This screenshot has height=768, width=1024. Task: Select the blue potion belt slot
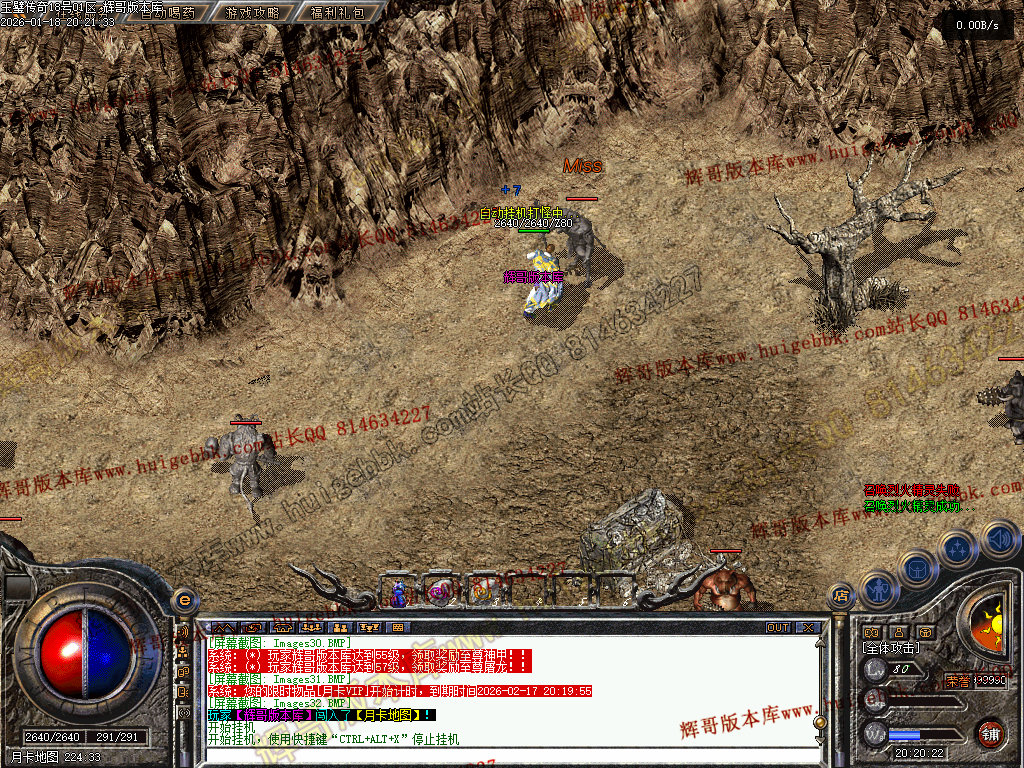click(399, 593)
